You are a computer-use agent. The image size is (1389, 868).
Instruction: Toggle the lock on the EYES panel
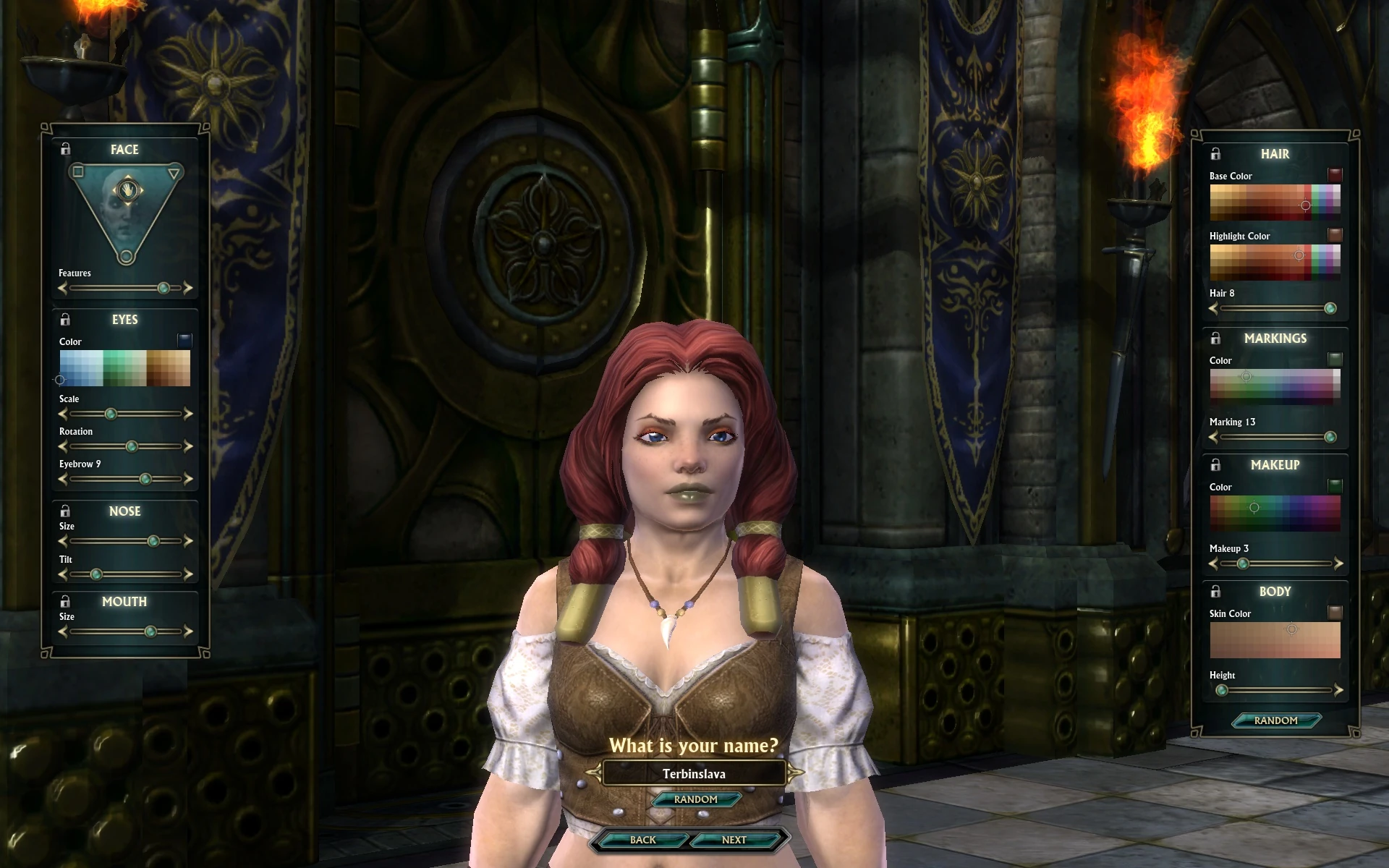(66, 318)
